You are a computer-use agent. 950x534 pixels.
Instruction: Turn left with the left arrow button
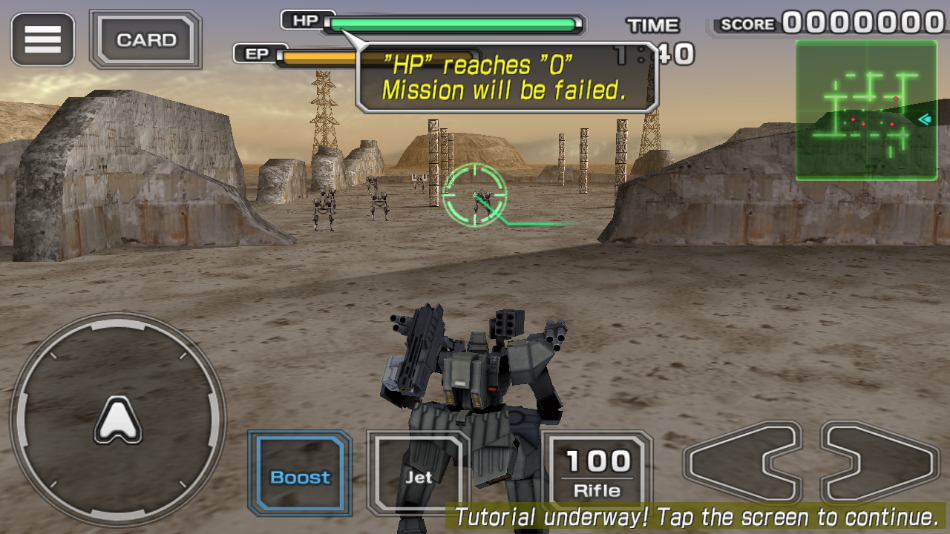tap(742, 462)
